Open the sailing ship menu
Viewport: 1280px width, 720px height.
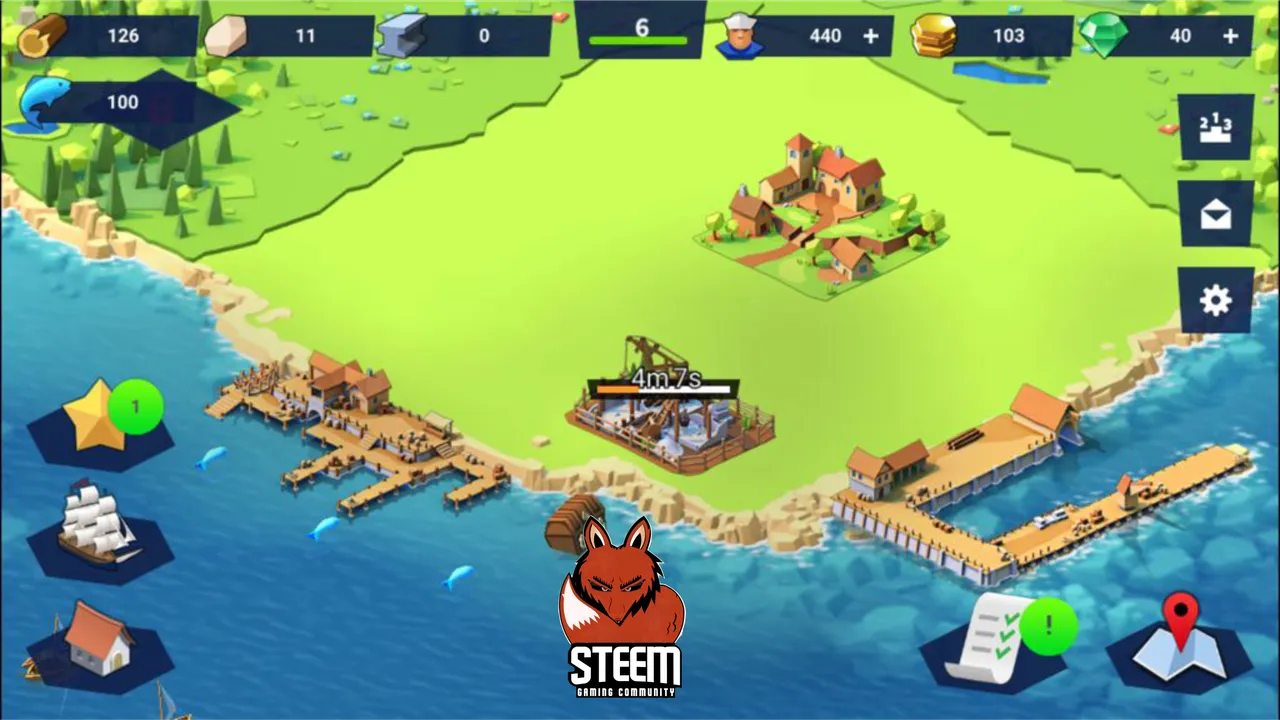coord(98,523)
